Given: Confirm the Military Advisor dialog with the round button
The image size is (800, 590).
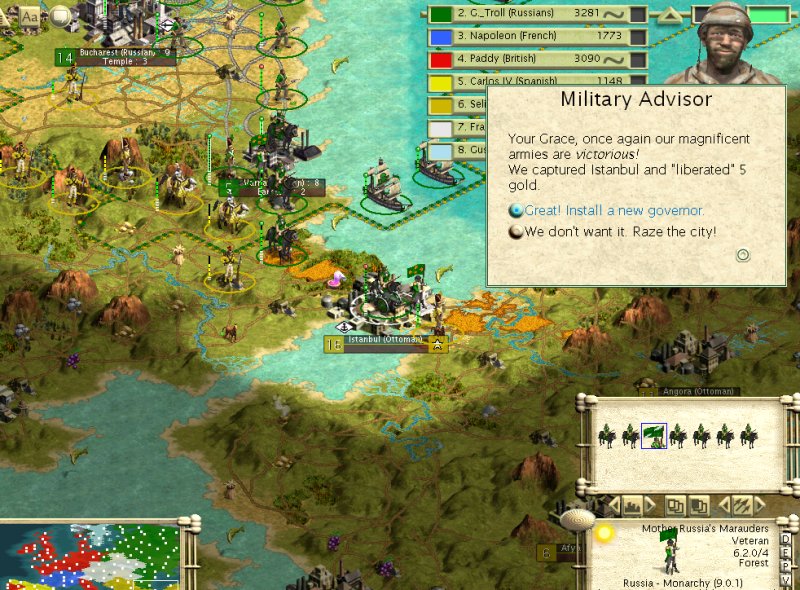Looking at the screenshot, I should pos(743,255).
